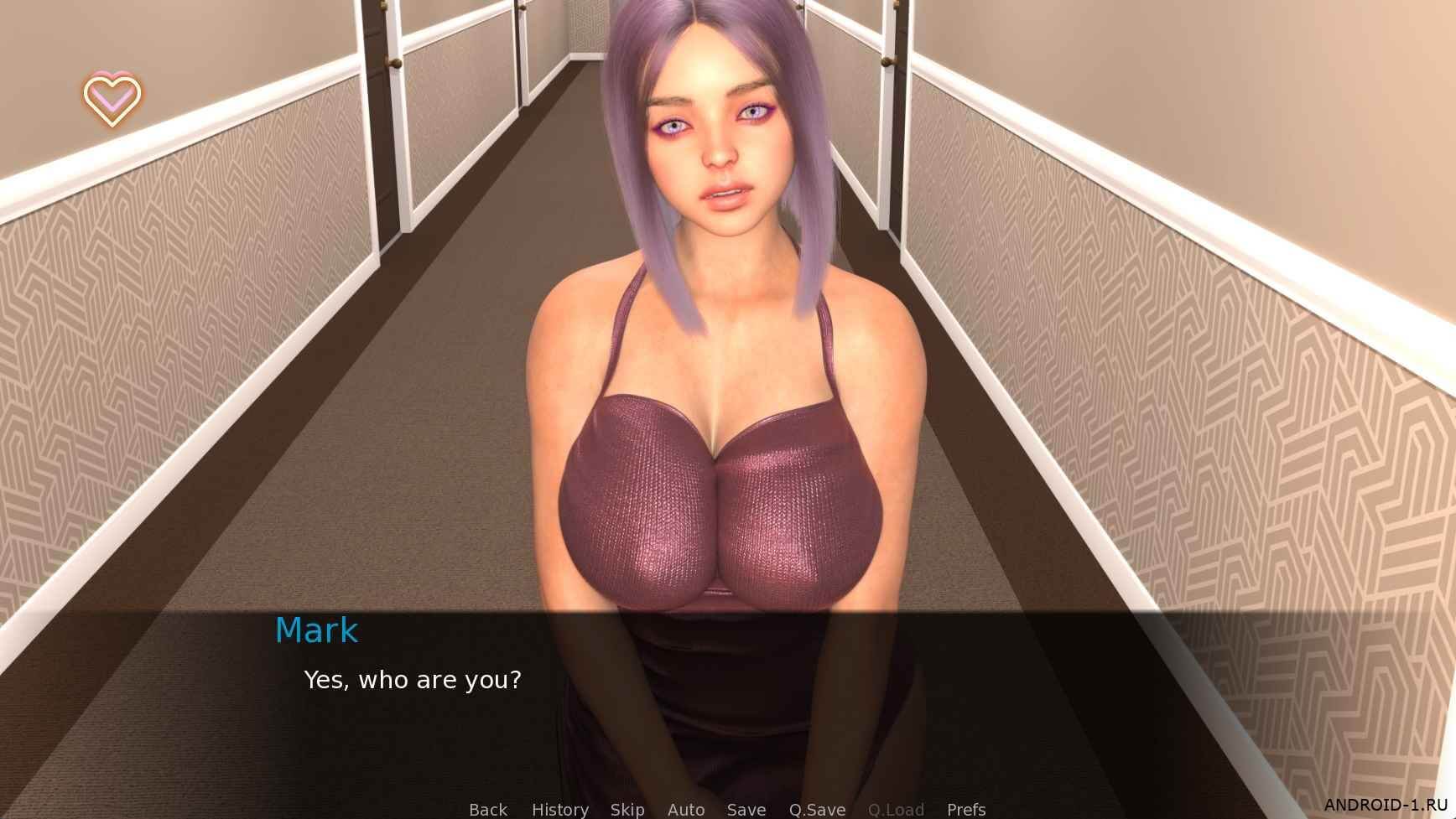Image resolution: width=1456 pixels, height=819 pixels.
Task: Open the dialogue History log
Action: [559, 809]
